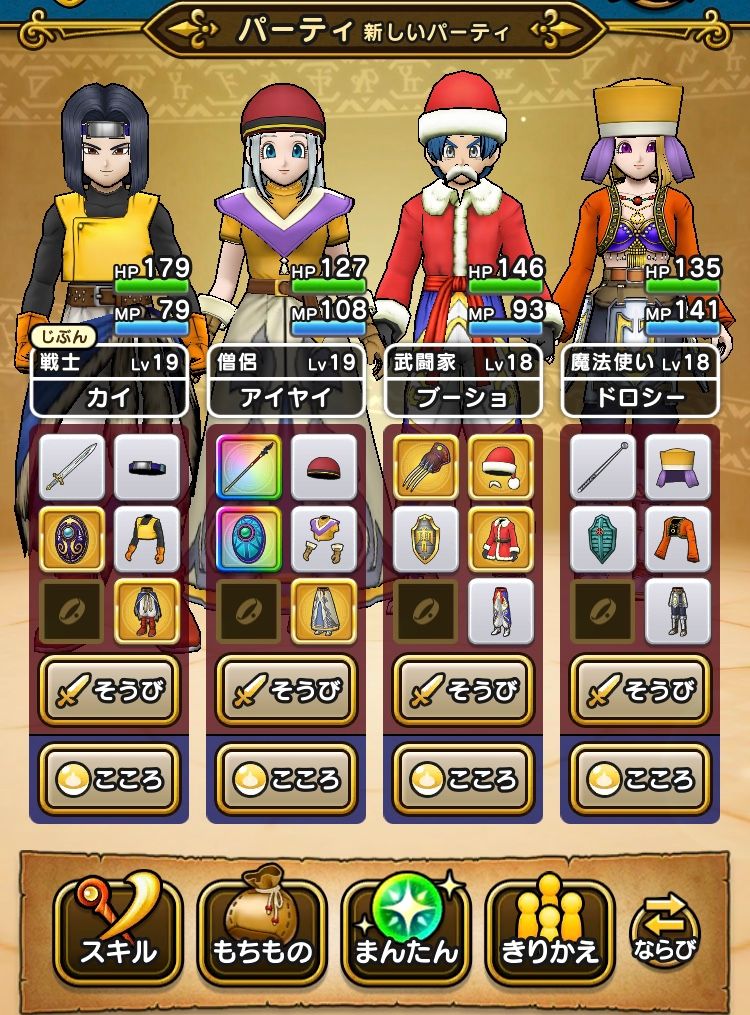Viewport: 750px width, 1015px height.
Task: Select カイ's sword weapon slot
Action: 72,467
